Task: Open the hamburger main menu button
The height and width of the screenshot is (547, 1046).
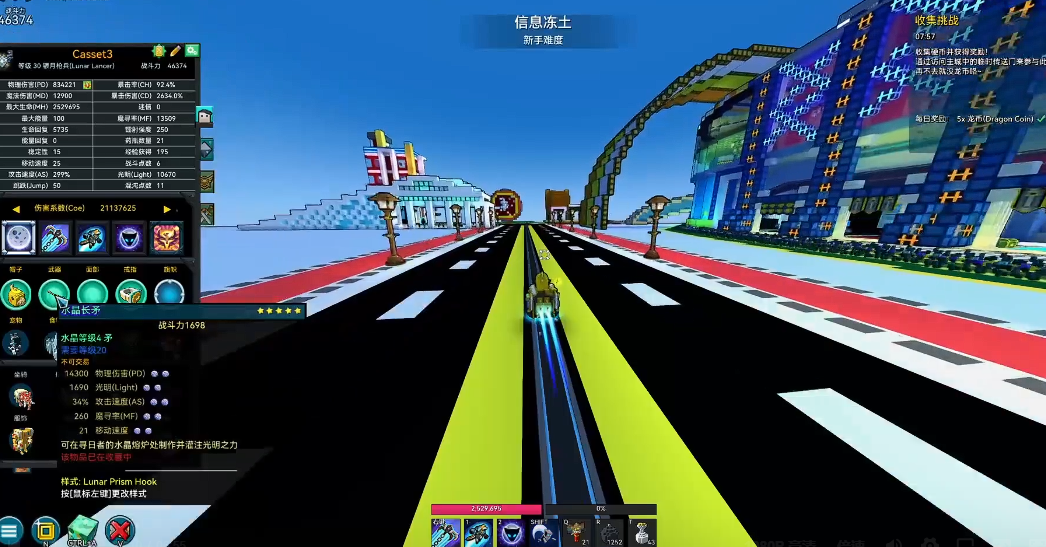Action: pos(10,530)
